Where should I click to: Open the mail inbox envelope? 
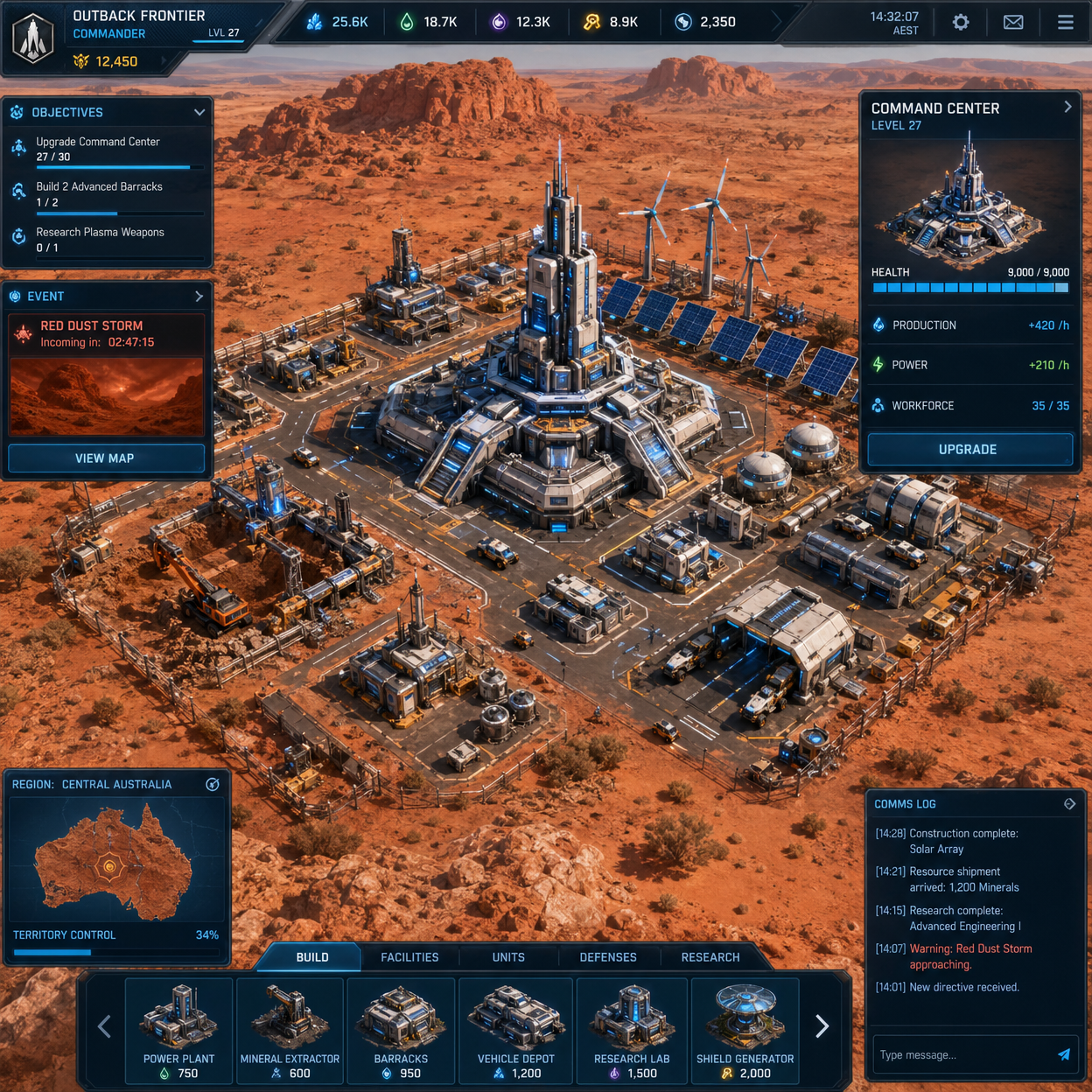(x=1013, y=22)
